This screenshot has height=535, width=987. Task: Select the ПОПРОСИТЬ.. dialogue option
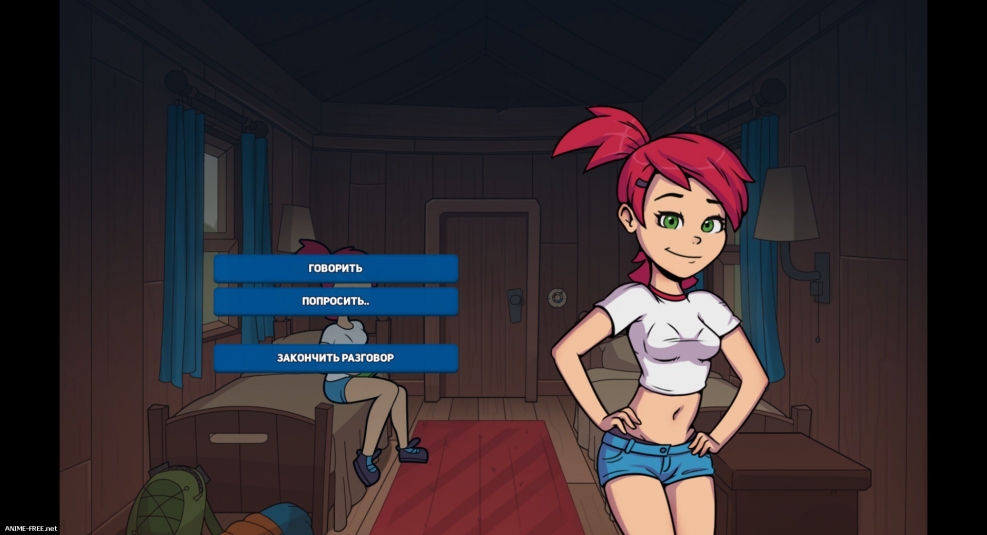click(x=335, y=301)
